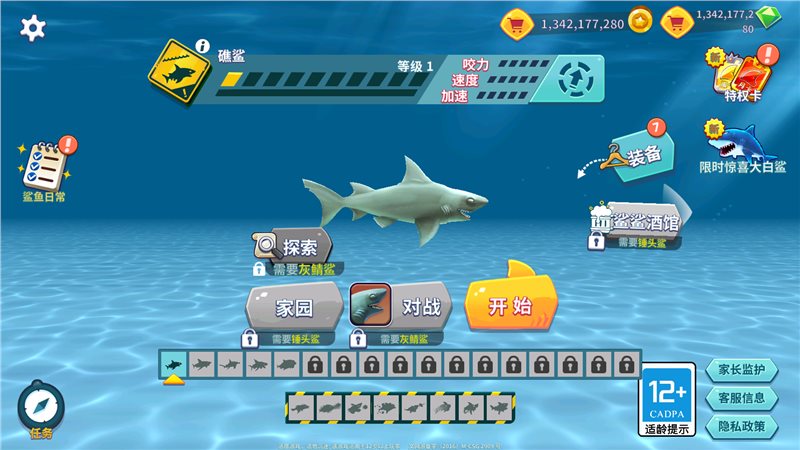Buy gold coins via the coin cart

[x=517, y=21]
